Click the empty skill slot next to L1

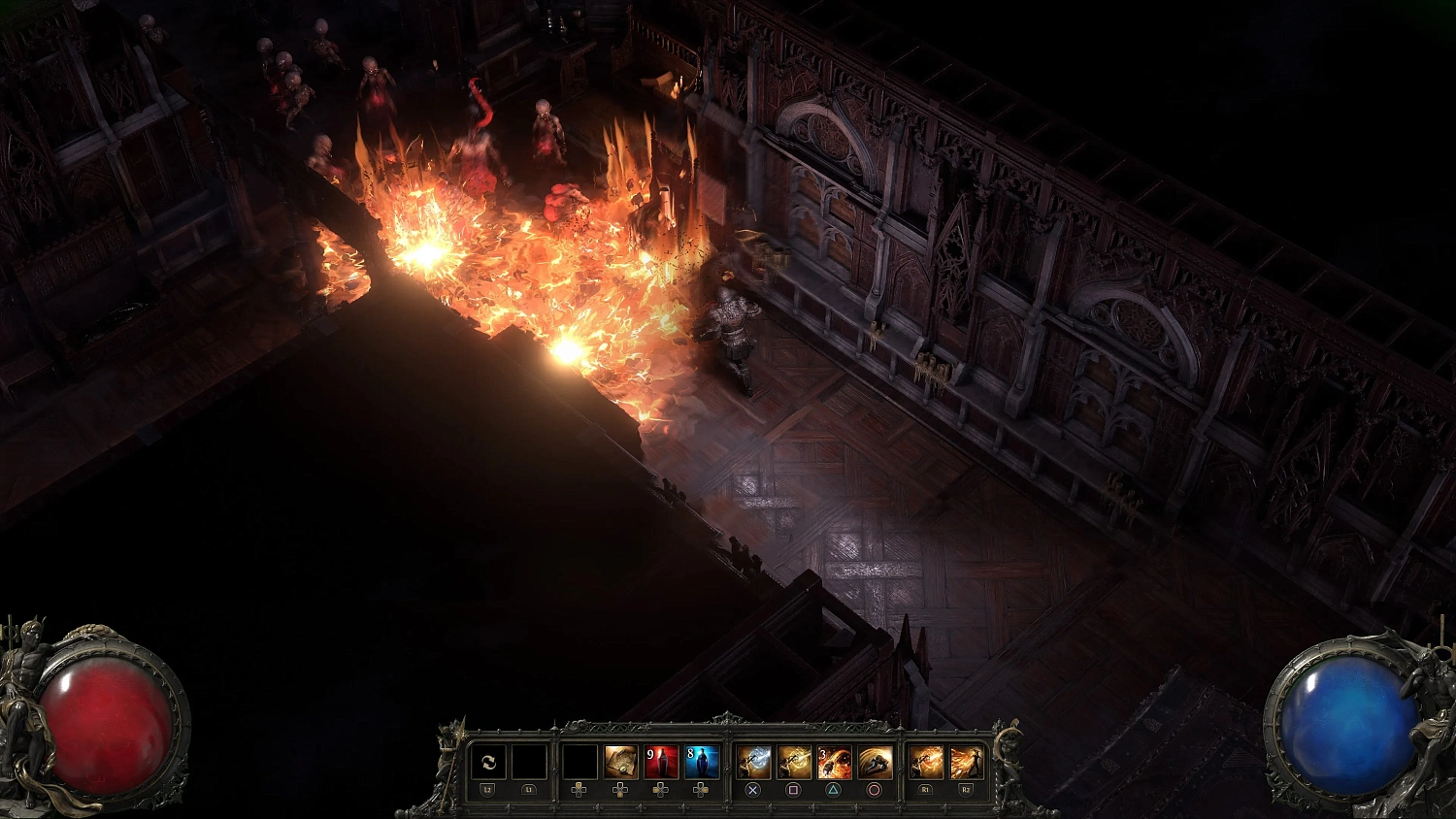[x=529, y=761]
